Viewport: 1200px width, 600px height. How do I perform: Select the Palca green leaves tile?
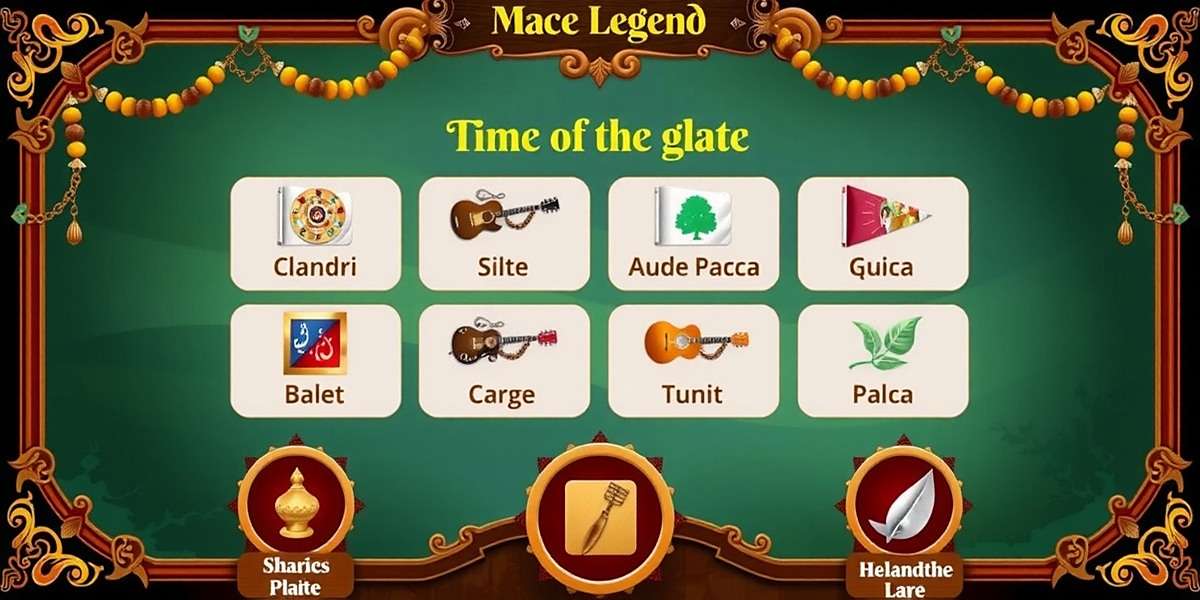pyautogui.click(x=882, y=360)
